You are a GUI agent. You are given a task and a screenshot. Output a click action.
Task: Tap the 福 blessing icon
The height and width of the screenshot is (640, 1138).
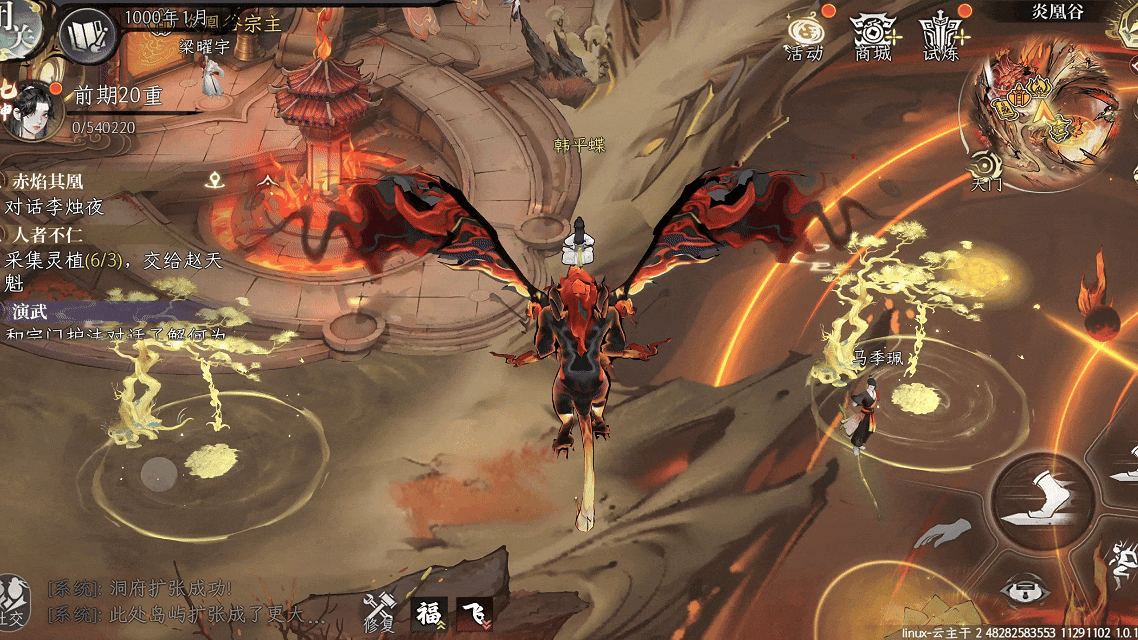(x=429, y=613)
